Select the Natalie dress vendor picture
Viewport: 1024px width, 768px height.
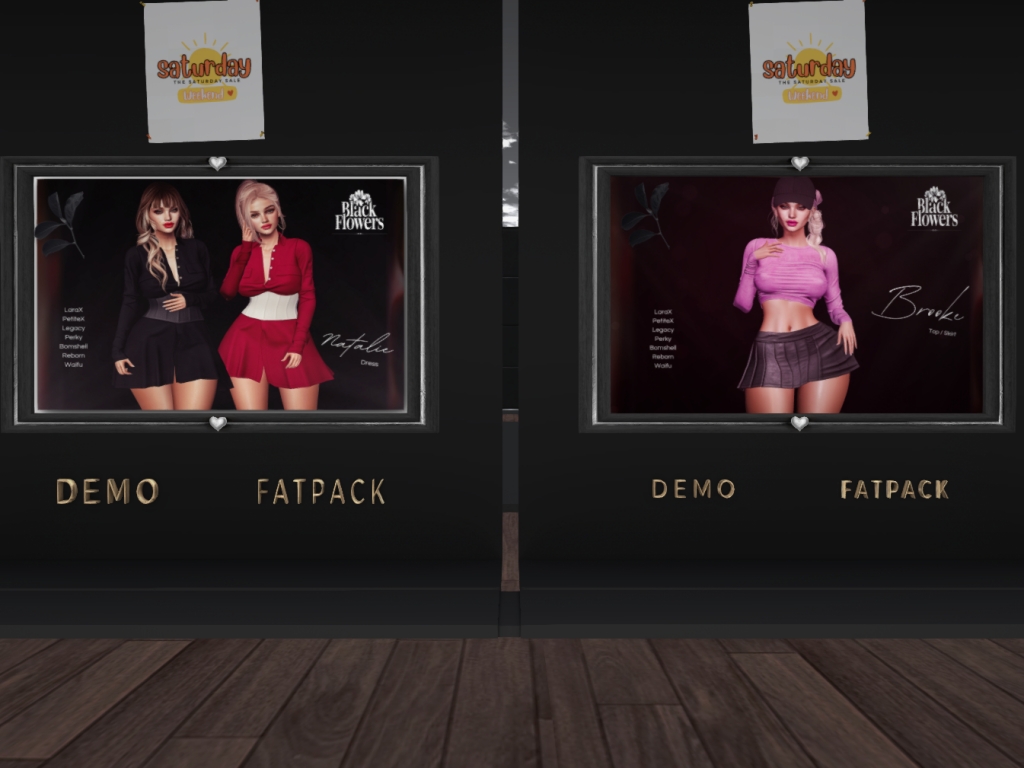pyautogui.click(x=220, y=293)
